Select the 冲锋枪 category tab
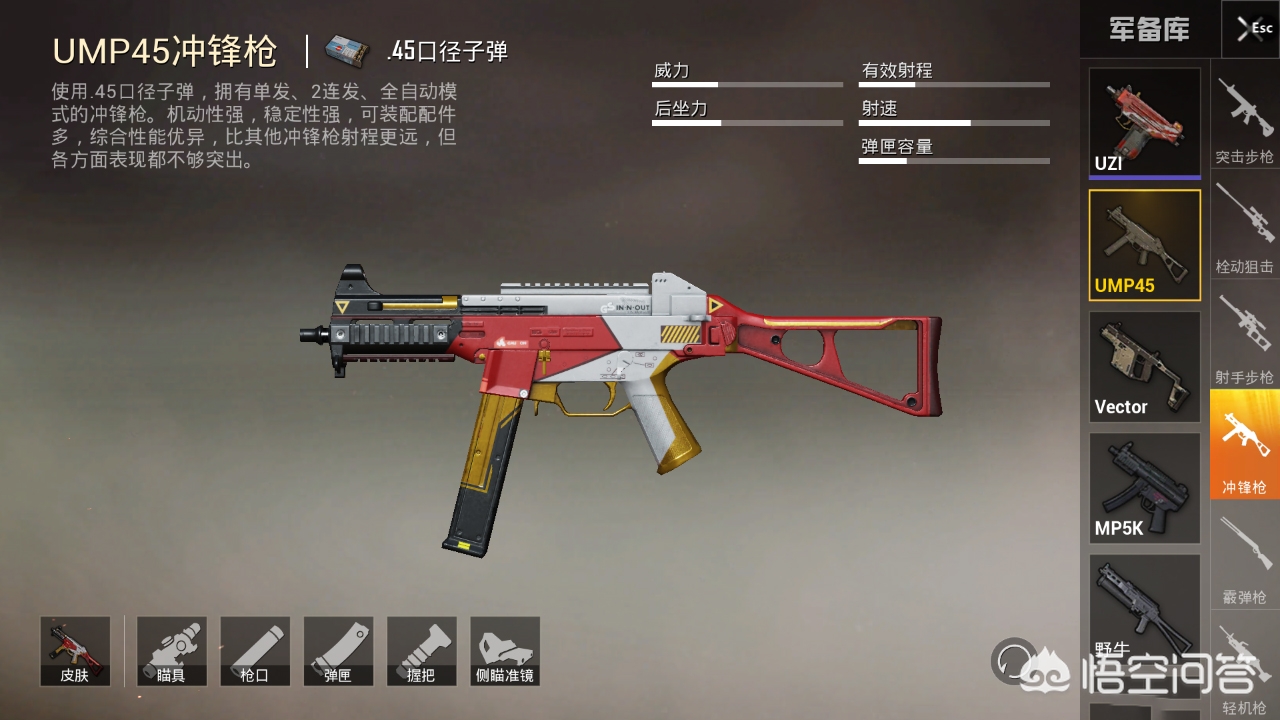The width and height of the screenshot is (1280, 720). [1244, 445]
